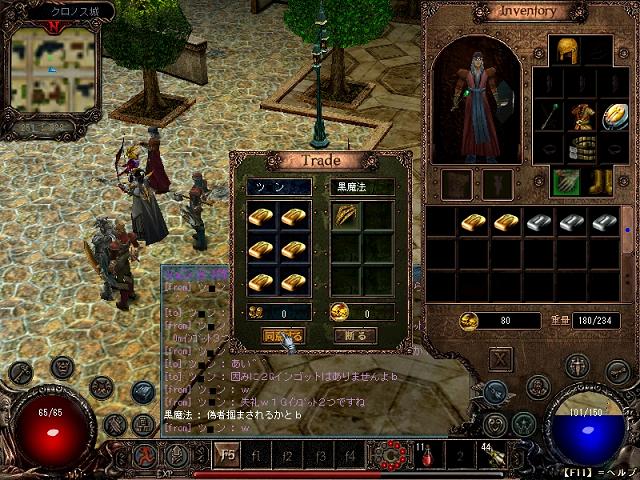
Task: Accept the trade with the agree button
Action: 282,336
